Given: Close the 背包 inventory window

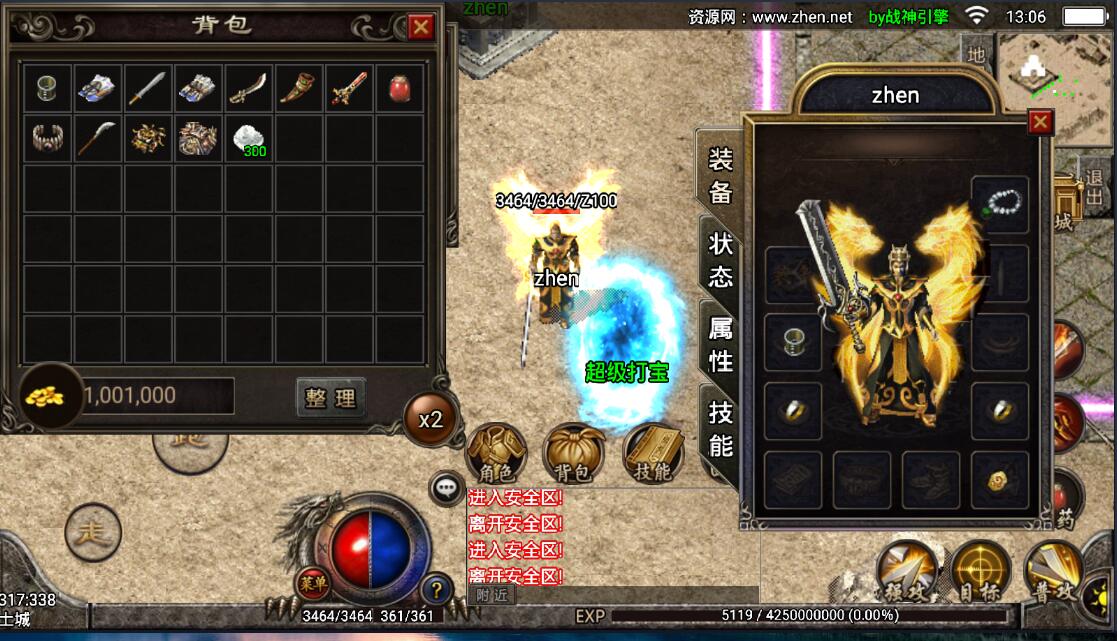Looking at the screenshot, I should coord(421,27).
